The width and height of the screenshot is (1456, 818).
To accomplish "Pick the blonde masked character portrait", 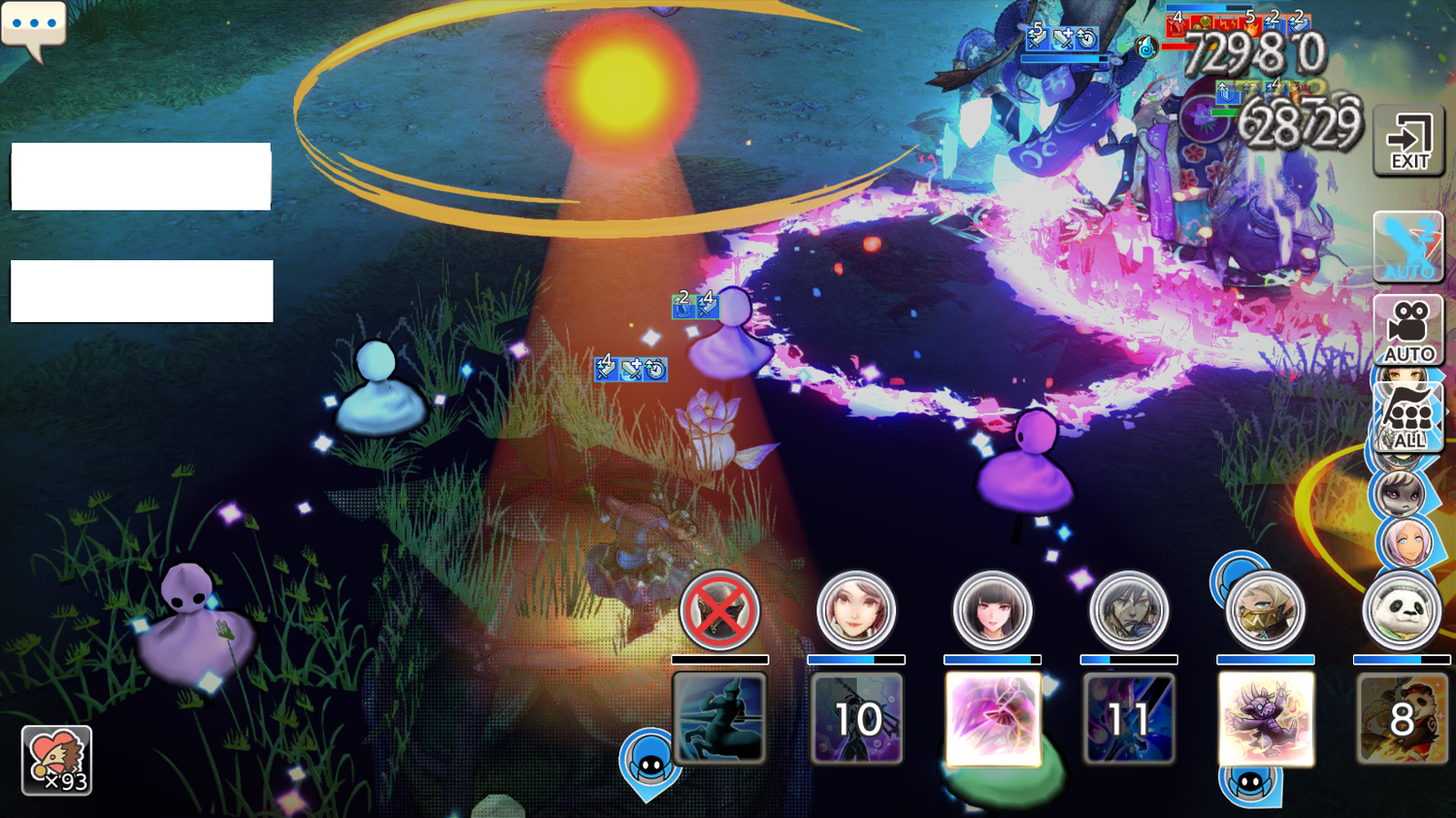I will click(x=1266, y=611).
